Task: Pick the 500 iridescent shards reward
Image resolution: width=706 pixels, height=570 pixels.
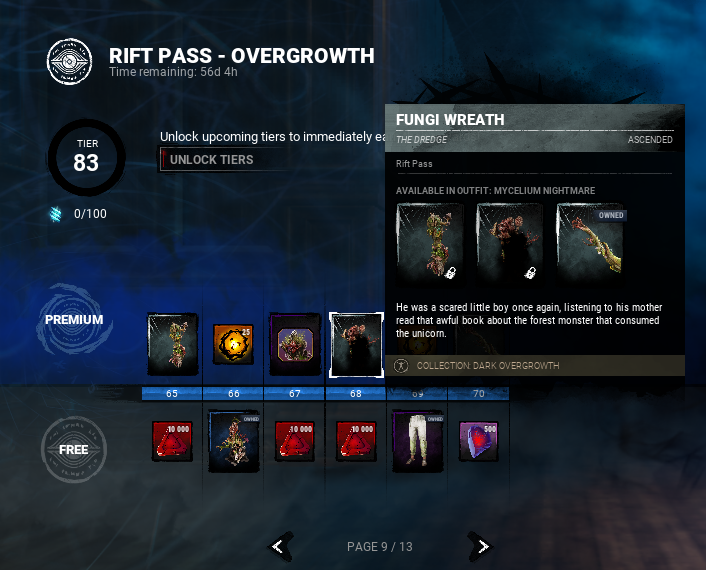Action: click(478, 441)
